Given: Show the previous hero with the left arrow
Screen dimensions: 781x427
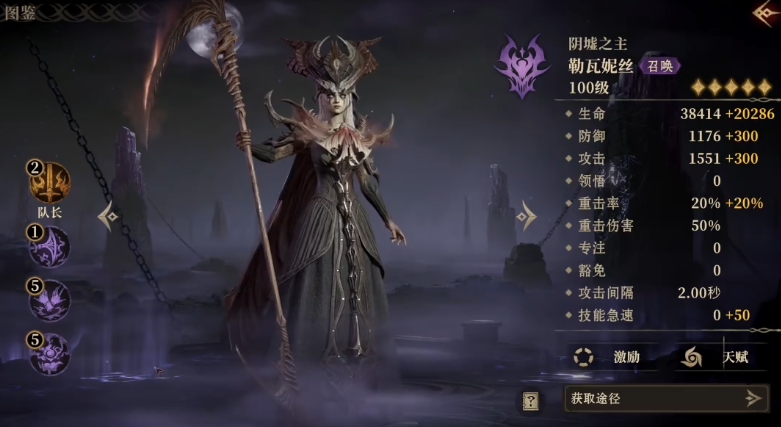Looking at the screenshot, I should [x=108, y=215].
